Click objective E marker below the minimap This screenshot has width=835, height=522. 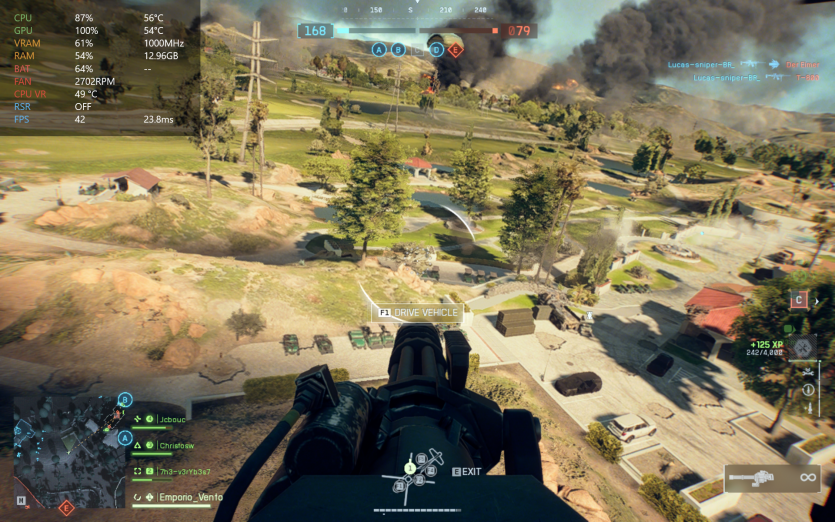click(x=67, y=508)
